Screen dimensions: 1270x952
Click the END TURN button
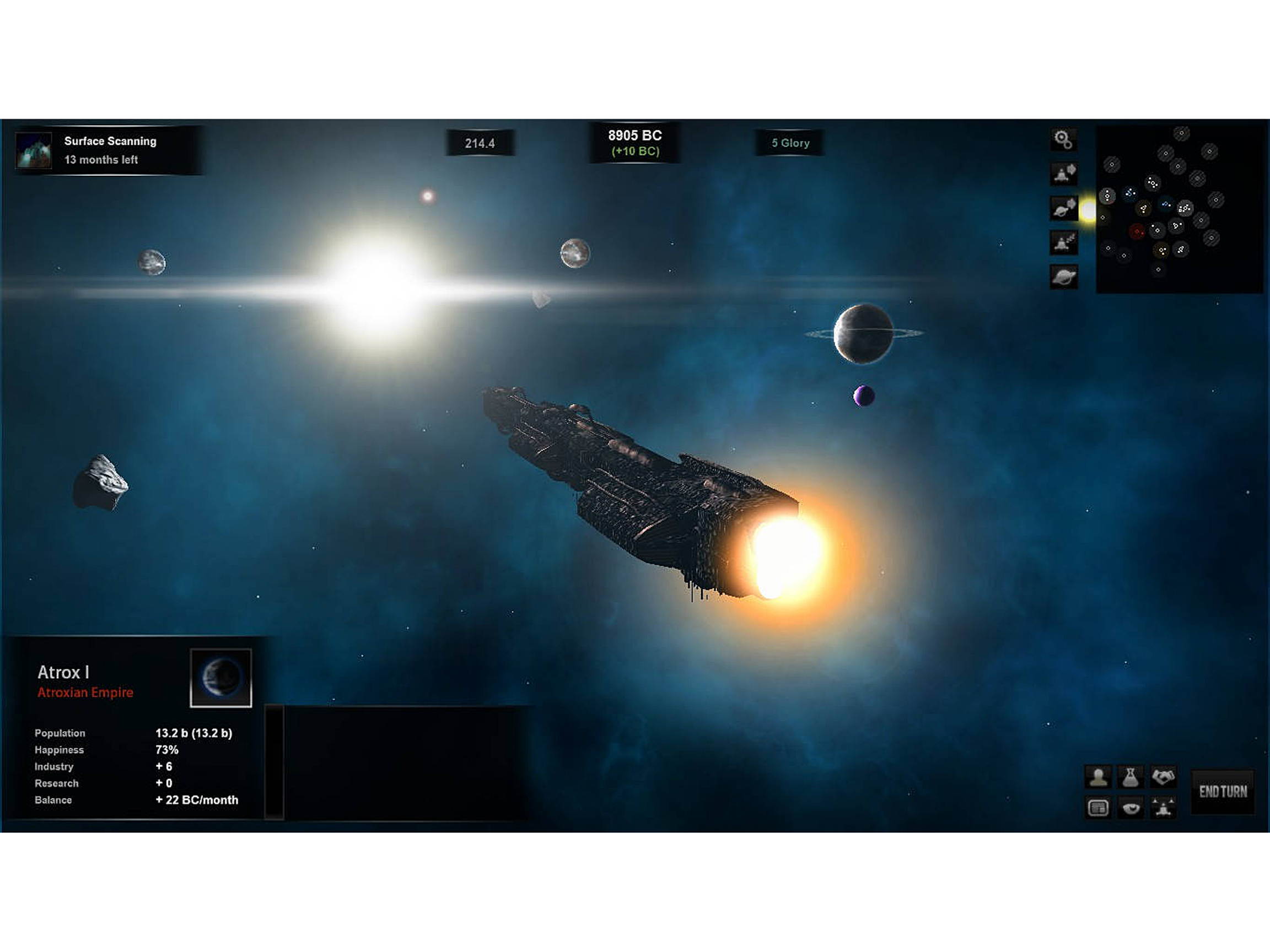pos(1224,792)
